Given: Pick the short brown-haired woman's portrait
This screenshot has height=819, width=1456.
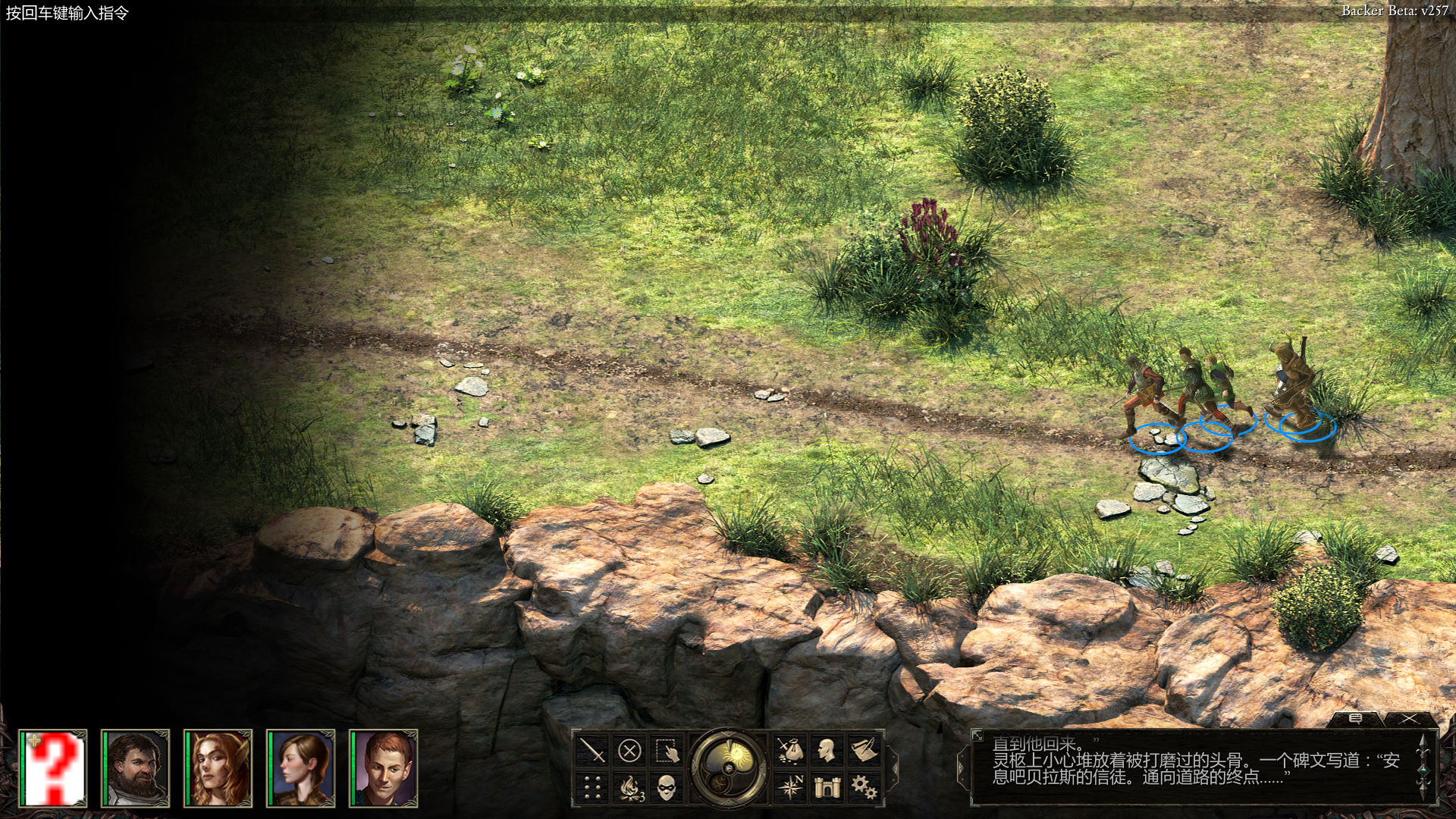Looking at the screenshot, I should point(300,767).
